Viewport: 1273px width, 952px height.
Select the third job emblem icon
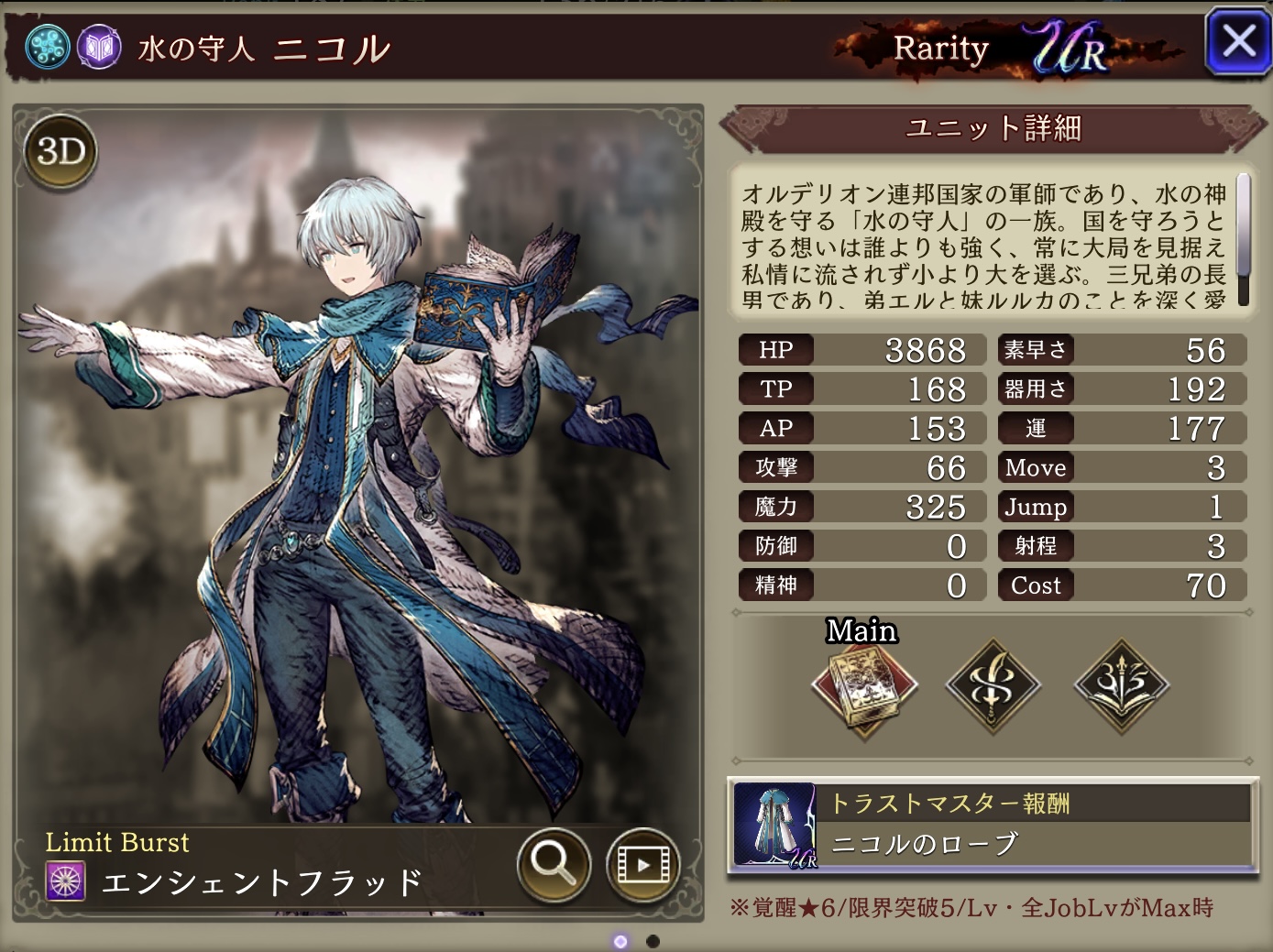(x=1121, y=685)
